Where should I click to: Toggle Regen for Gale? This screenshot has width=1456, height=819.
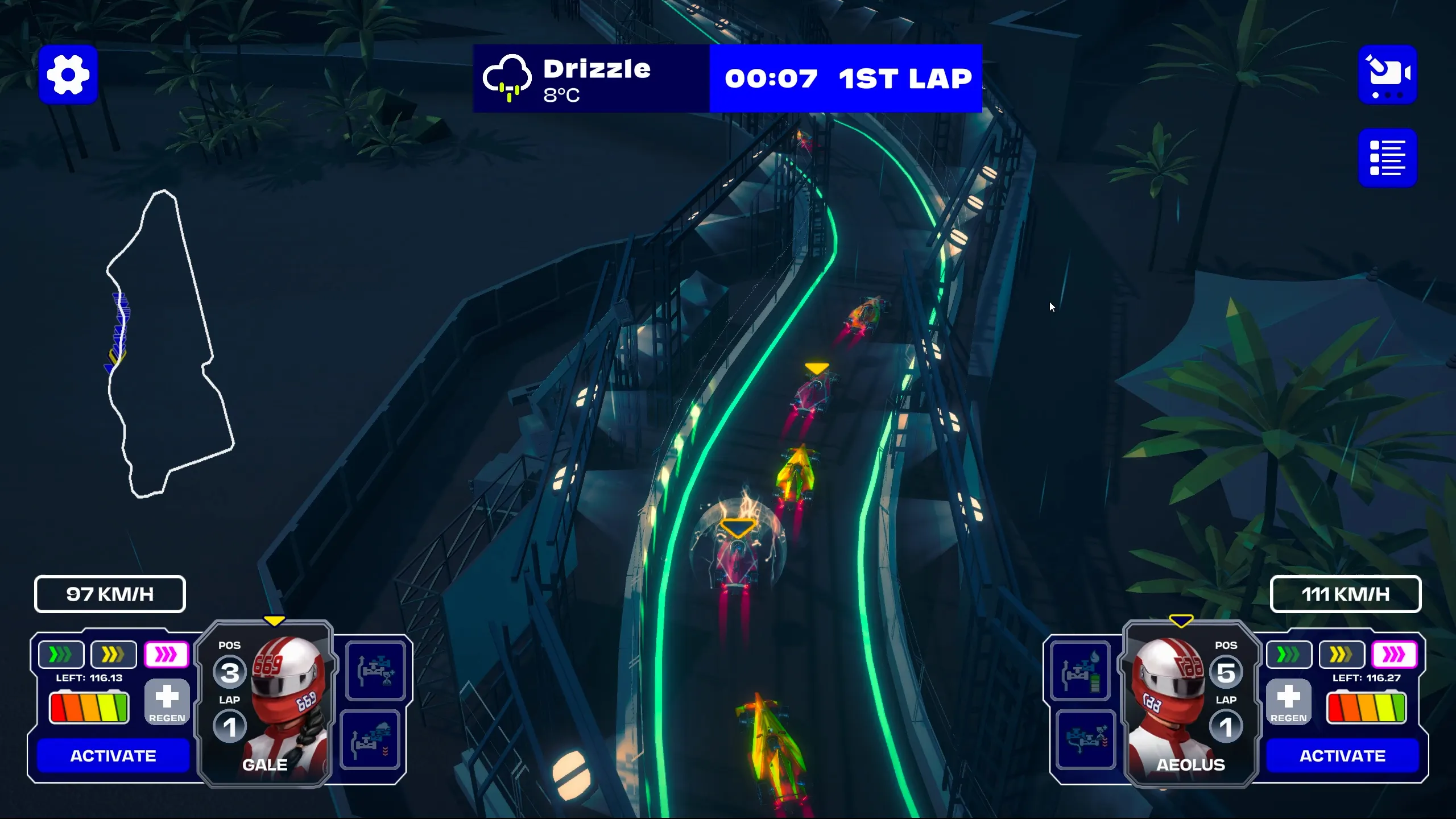click(x=167, y=702)
